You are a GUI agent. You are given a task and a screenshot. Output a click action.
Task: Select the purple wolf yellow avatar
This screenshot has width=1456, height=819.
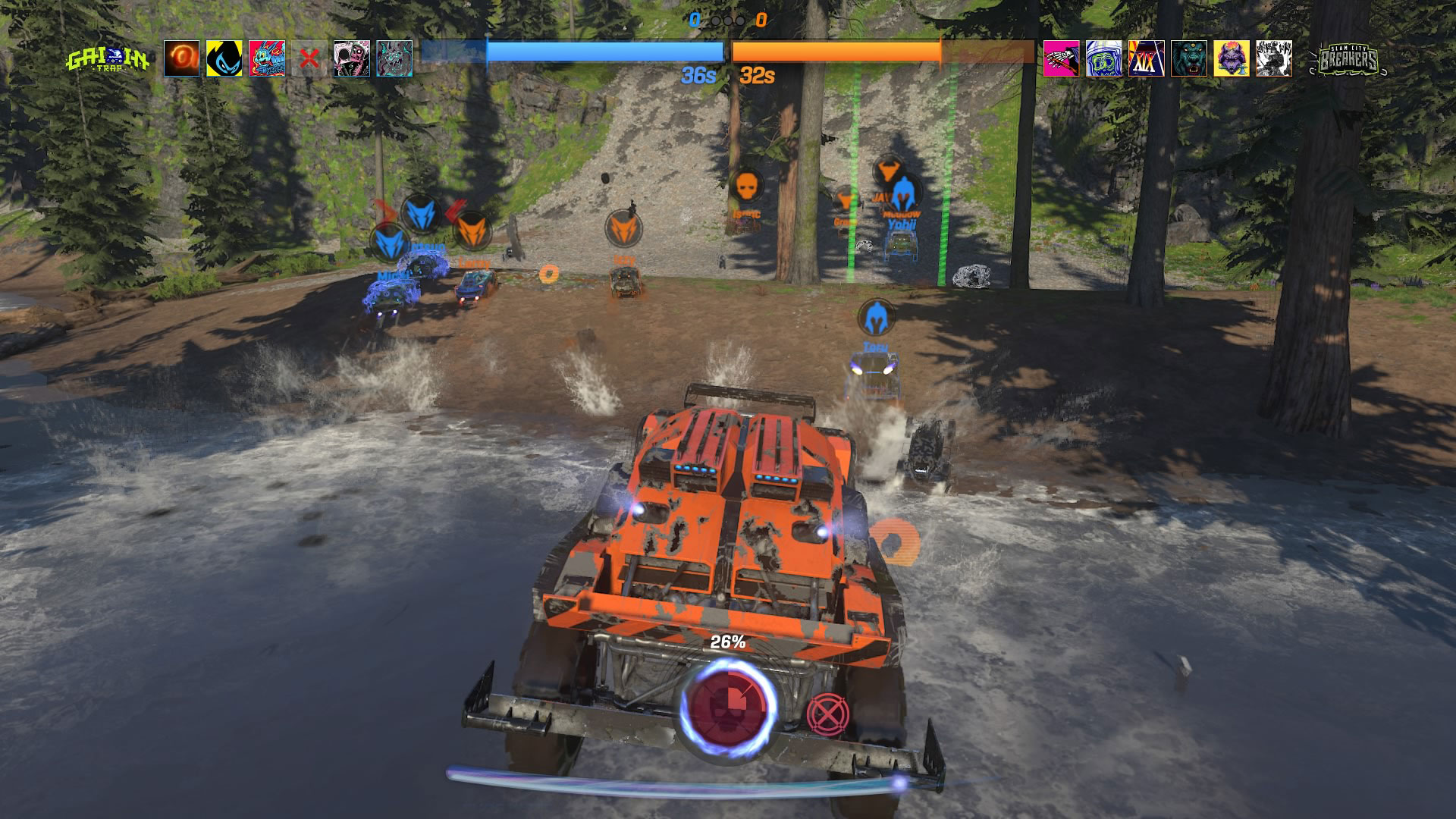pos(1232,58)
